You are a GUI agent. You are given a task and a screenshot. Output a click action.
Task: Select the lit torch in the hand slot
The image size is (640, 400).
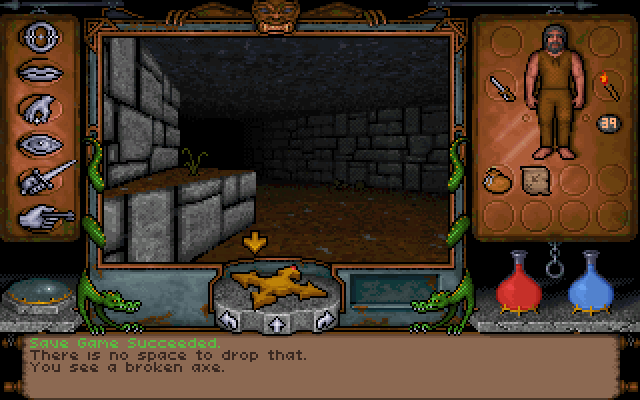pyautogui.click(x=607, y=86)
